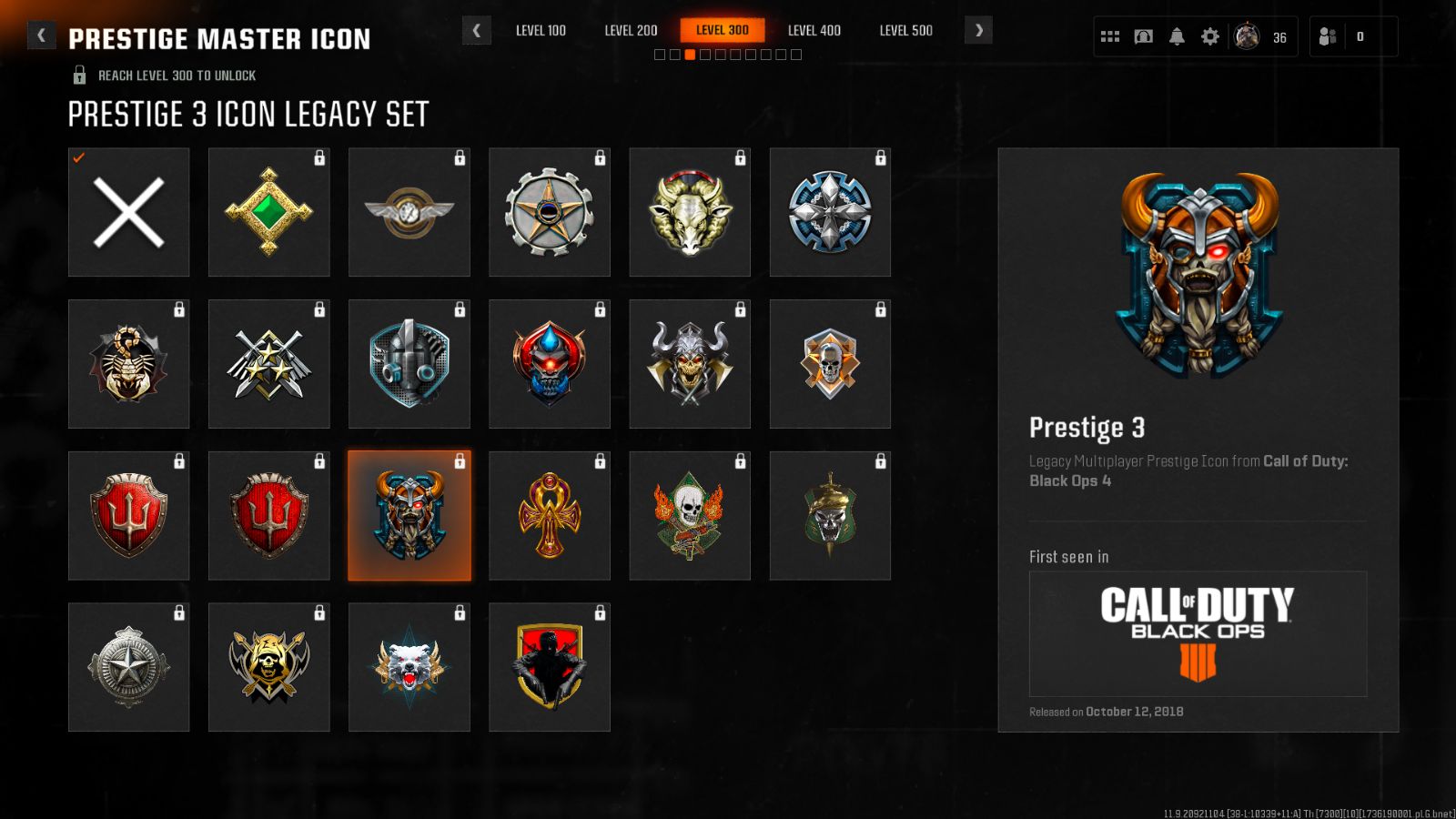Select the scorpion Prestige icon

[x=128, y=363]
